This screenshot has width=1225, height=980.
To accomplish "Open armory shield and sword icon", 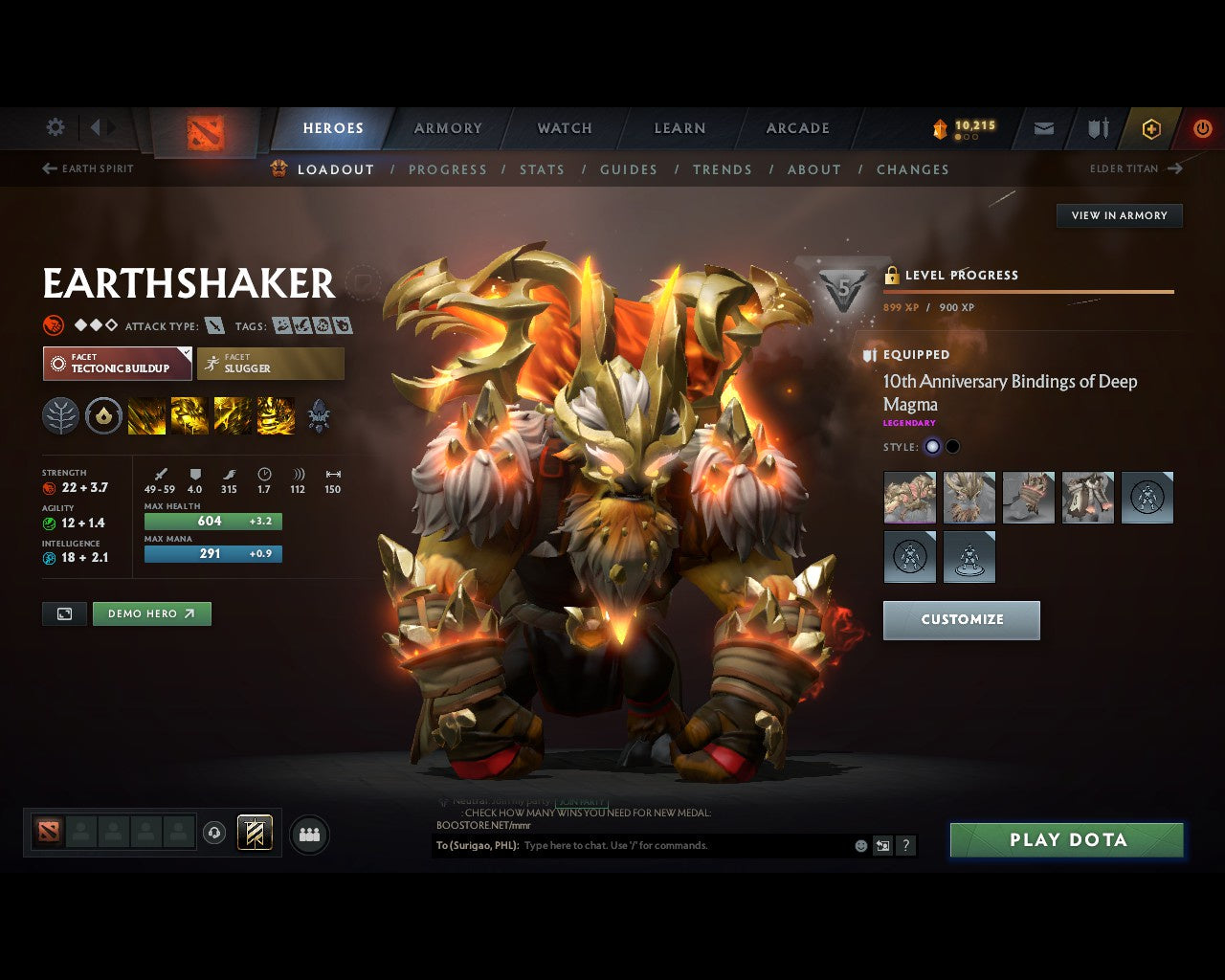I will 1096,129.
